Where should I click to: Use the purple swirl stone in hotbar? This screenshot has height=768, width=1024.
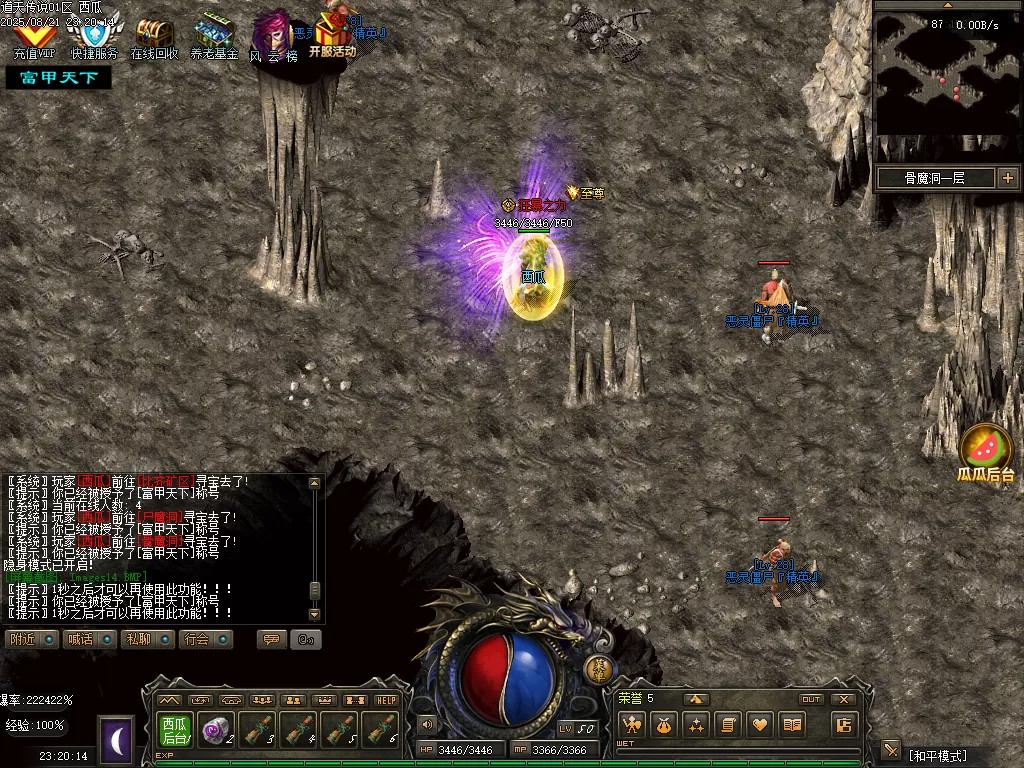(x=215, y=731)
